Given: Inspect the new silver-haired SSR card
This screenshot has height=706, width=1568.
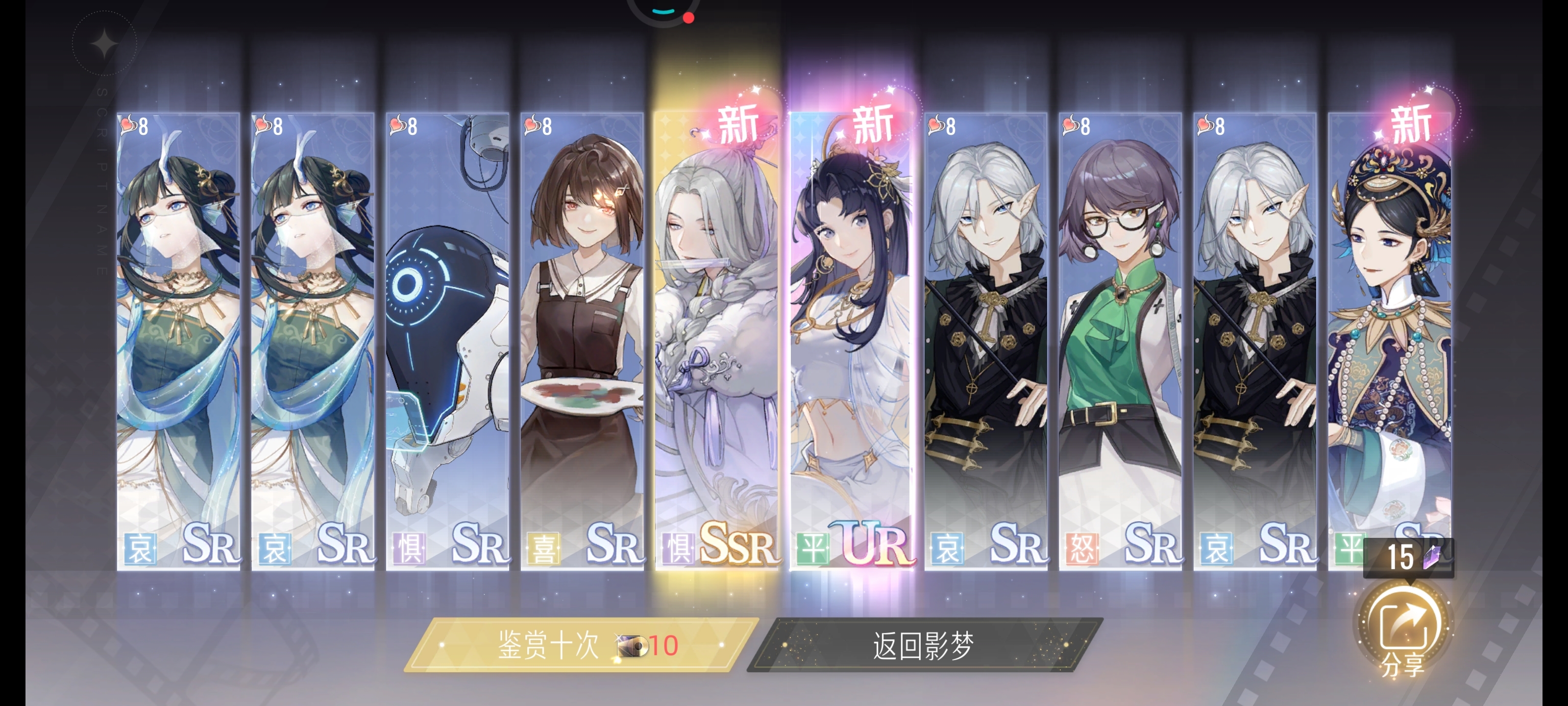Looking at the screenshot, I should (x=716, y=341).
